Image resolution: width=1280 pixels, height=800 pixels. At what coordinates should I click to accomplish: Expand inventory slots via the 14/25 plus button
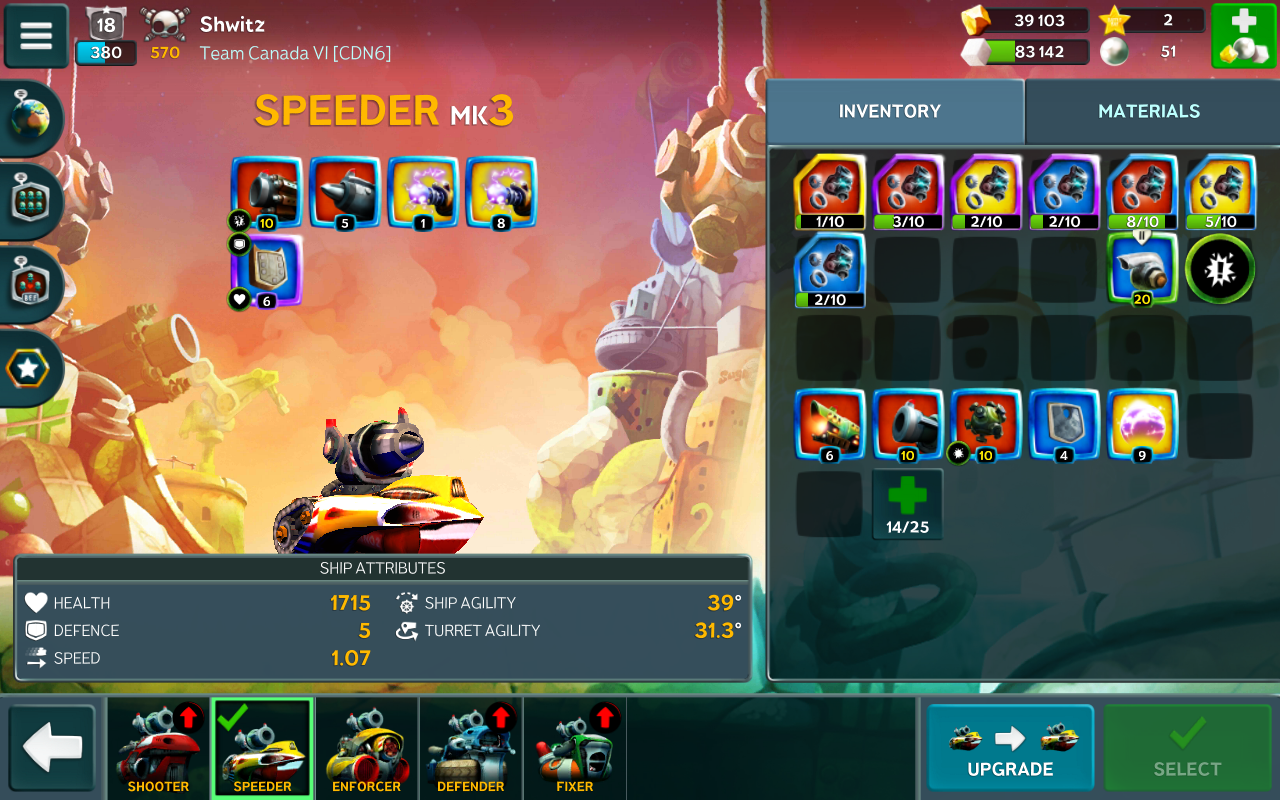907,504
